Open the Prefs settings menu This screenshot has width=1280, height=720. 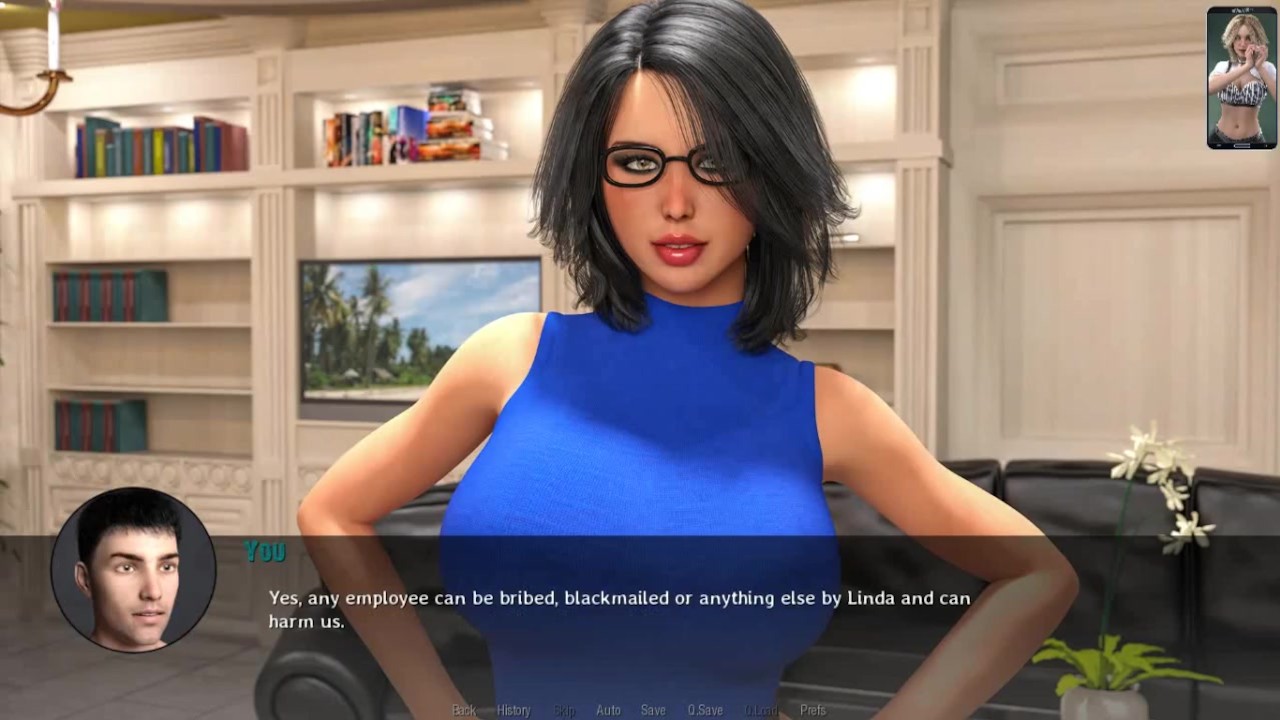812,710
